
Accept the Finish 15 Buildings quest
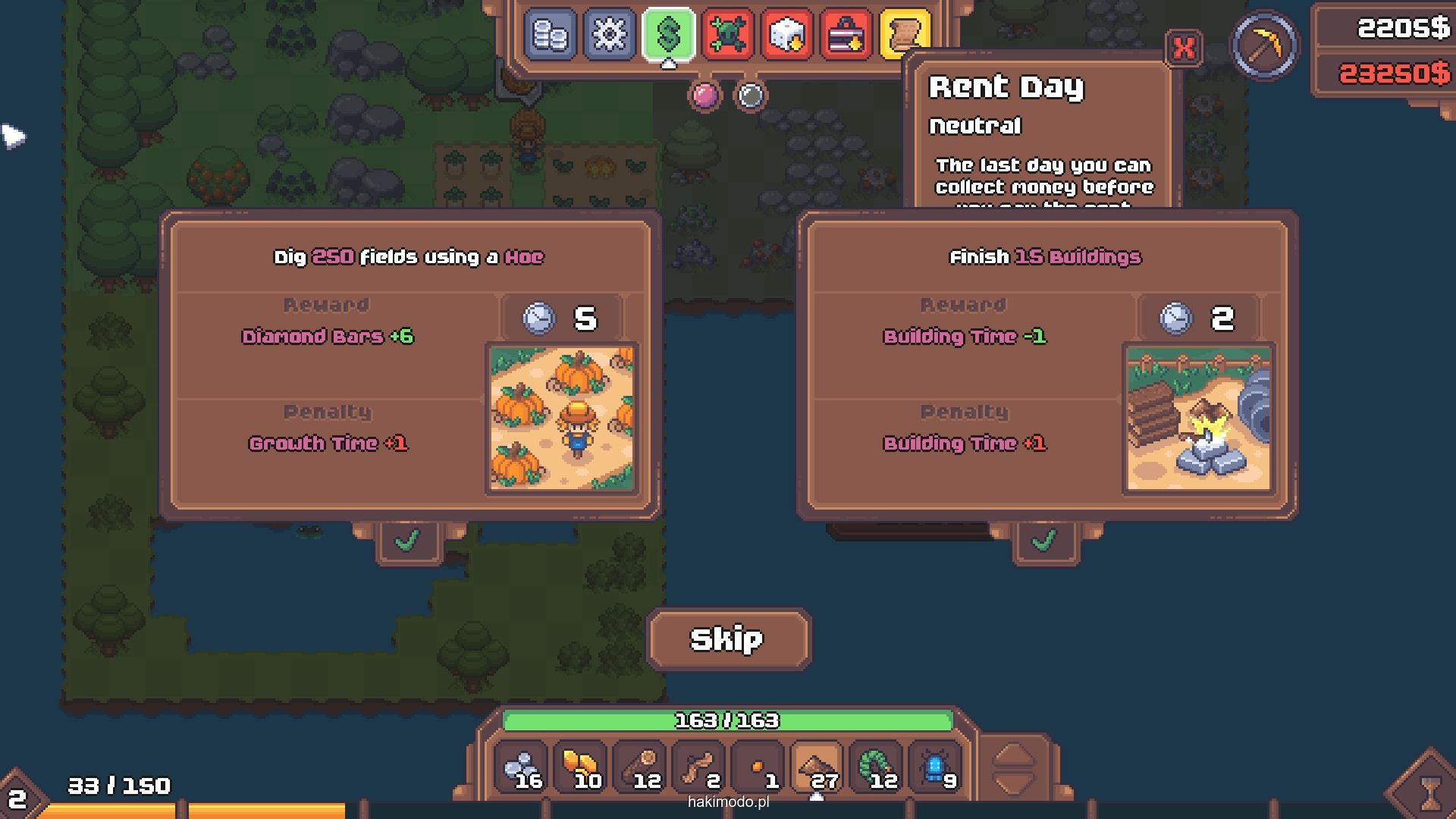1044,541
